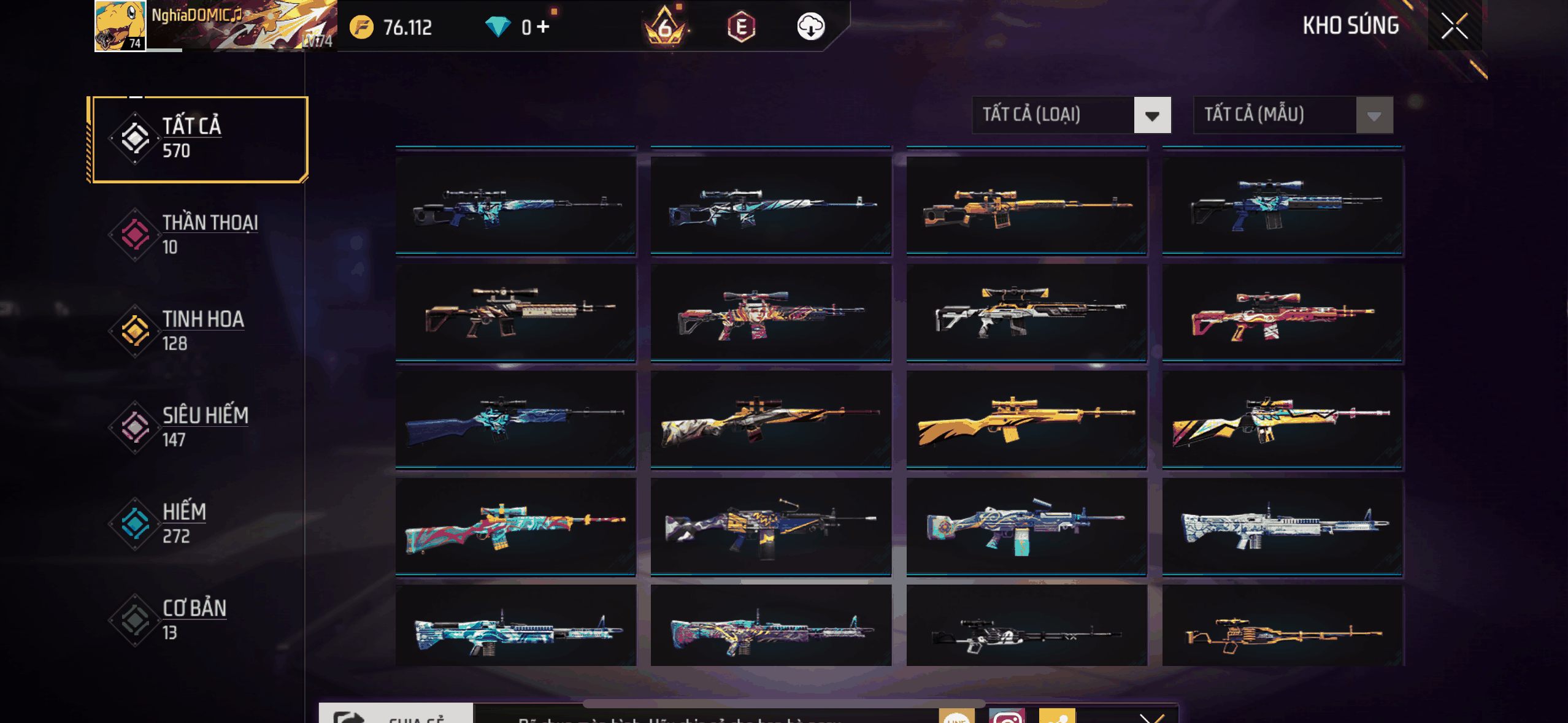The width and height of the screenshot is (1568, 723).
Task: Click the cloud download icon
Action: (810, 26)
